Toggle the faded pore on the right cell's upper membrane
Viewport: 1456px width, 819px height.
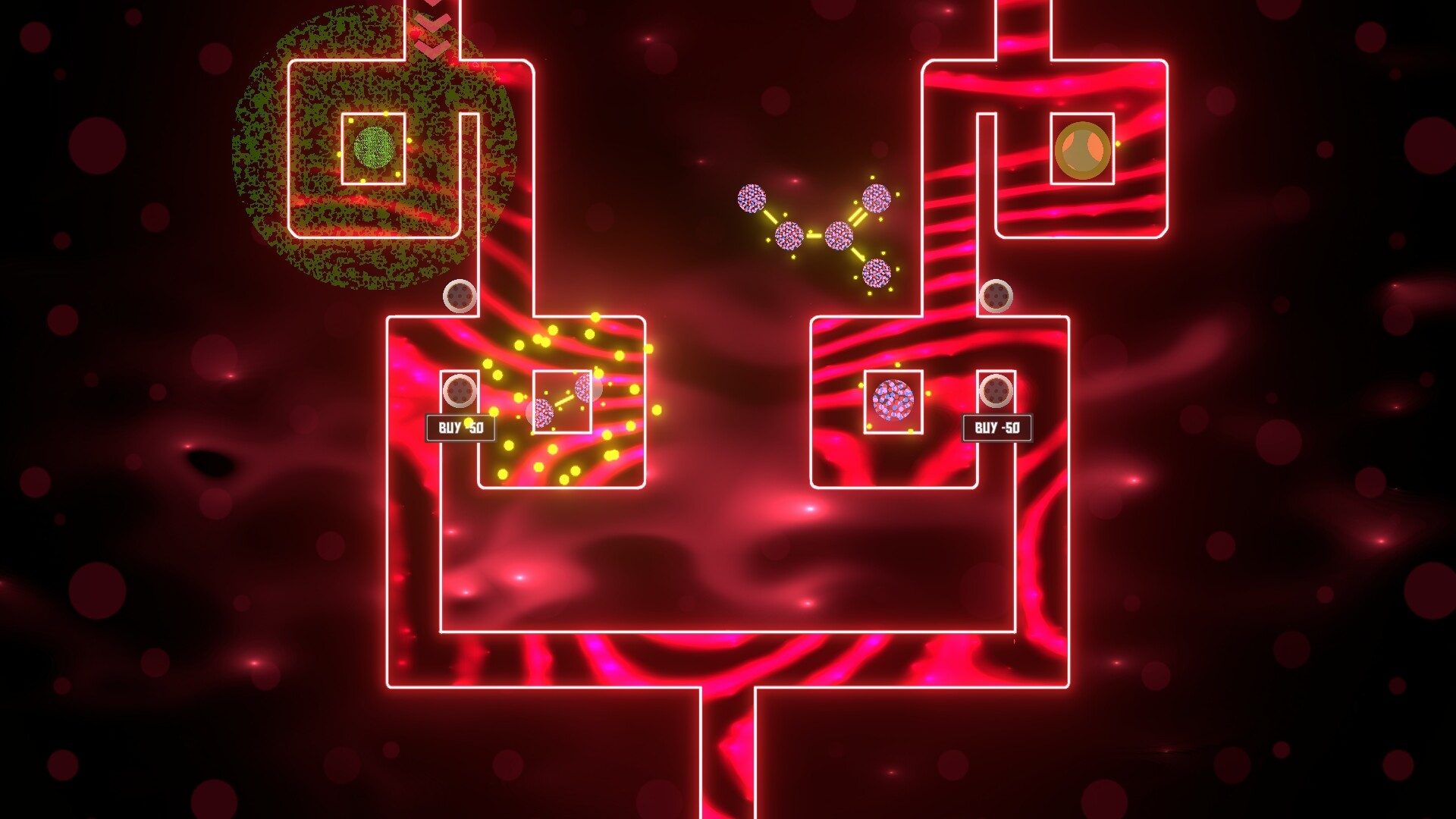point(997,296)
